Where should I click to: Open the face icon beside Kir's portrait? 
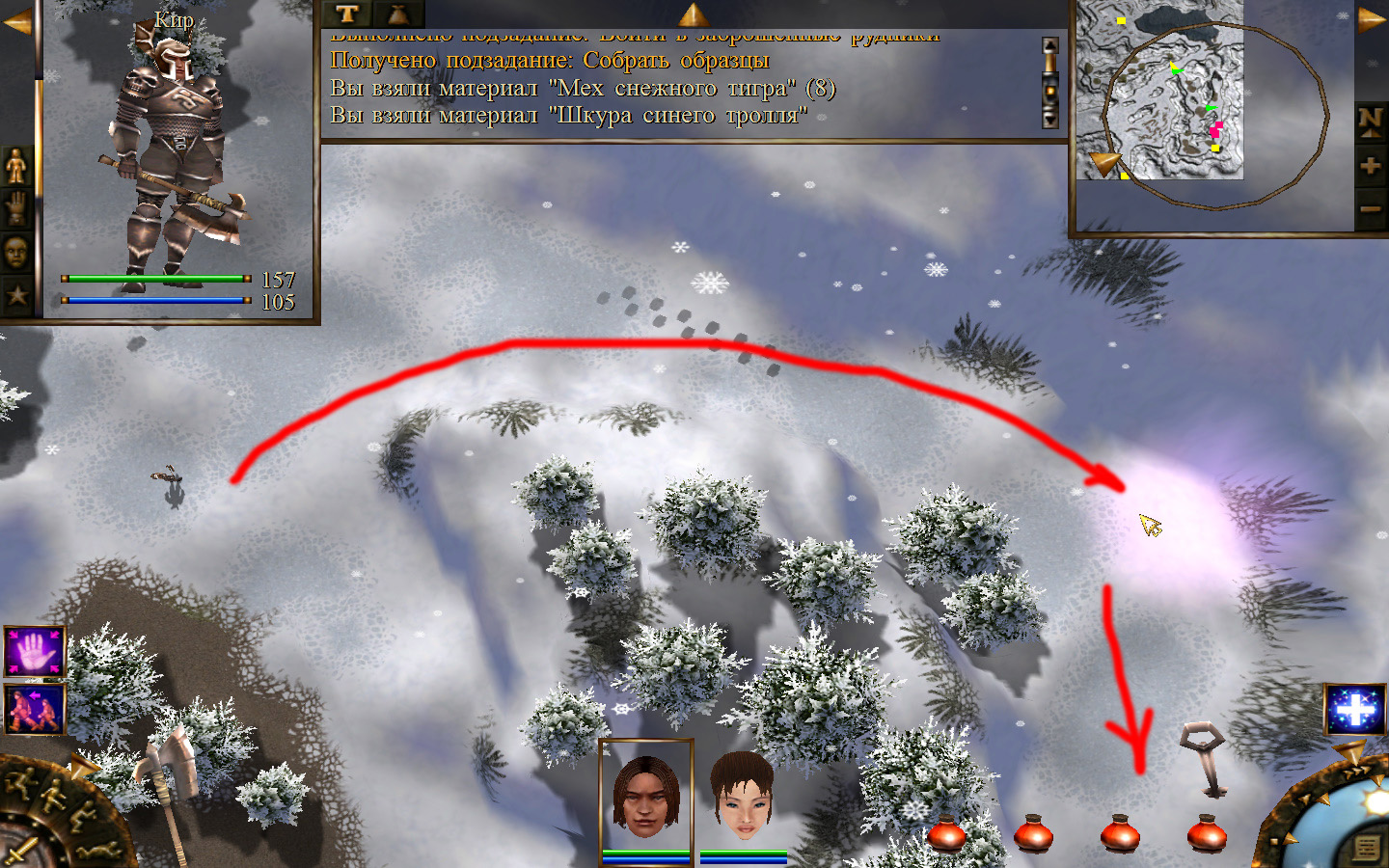[x=16, y=252]
